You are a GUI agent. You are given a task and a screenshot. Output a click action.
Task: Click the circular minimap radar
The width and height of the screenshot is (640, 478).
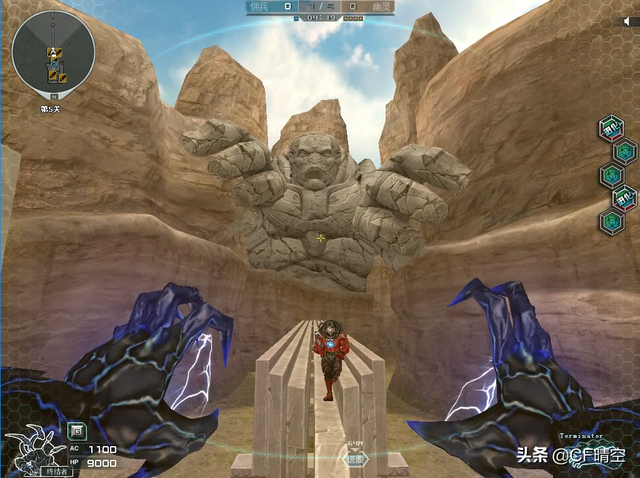coord(54,52)
